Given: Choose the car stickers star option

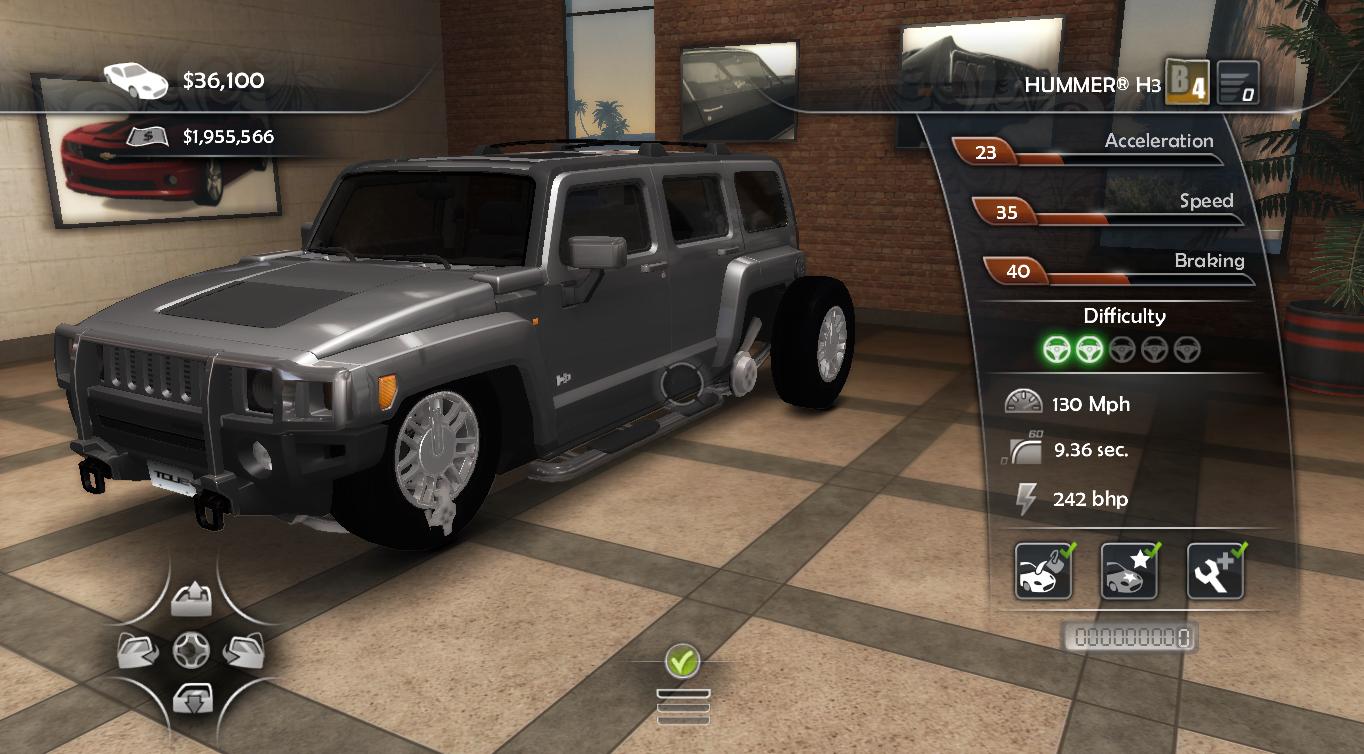Looking at the screenshot, I should [x=1129, y=571].
